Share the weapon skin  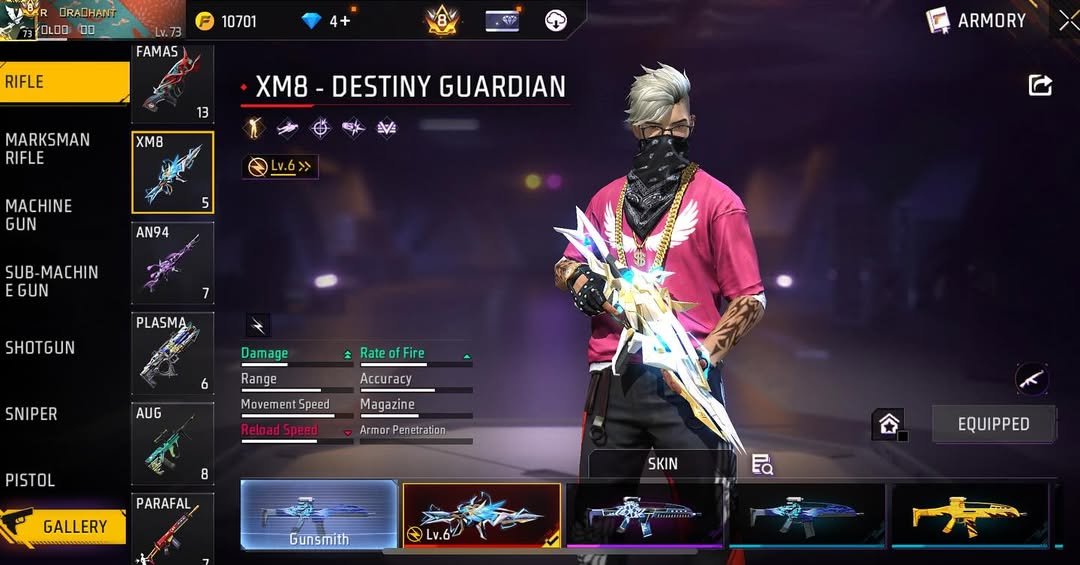point(1040,86)
